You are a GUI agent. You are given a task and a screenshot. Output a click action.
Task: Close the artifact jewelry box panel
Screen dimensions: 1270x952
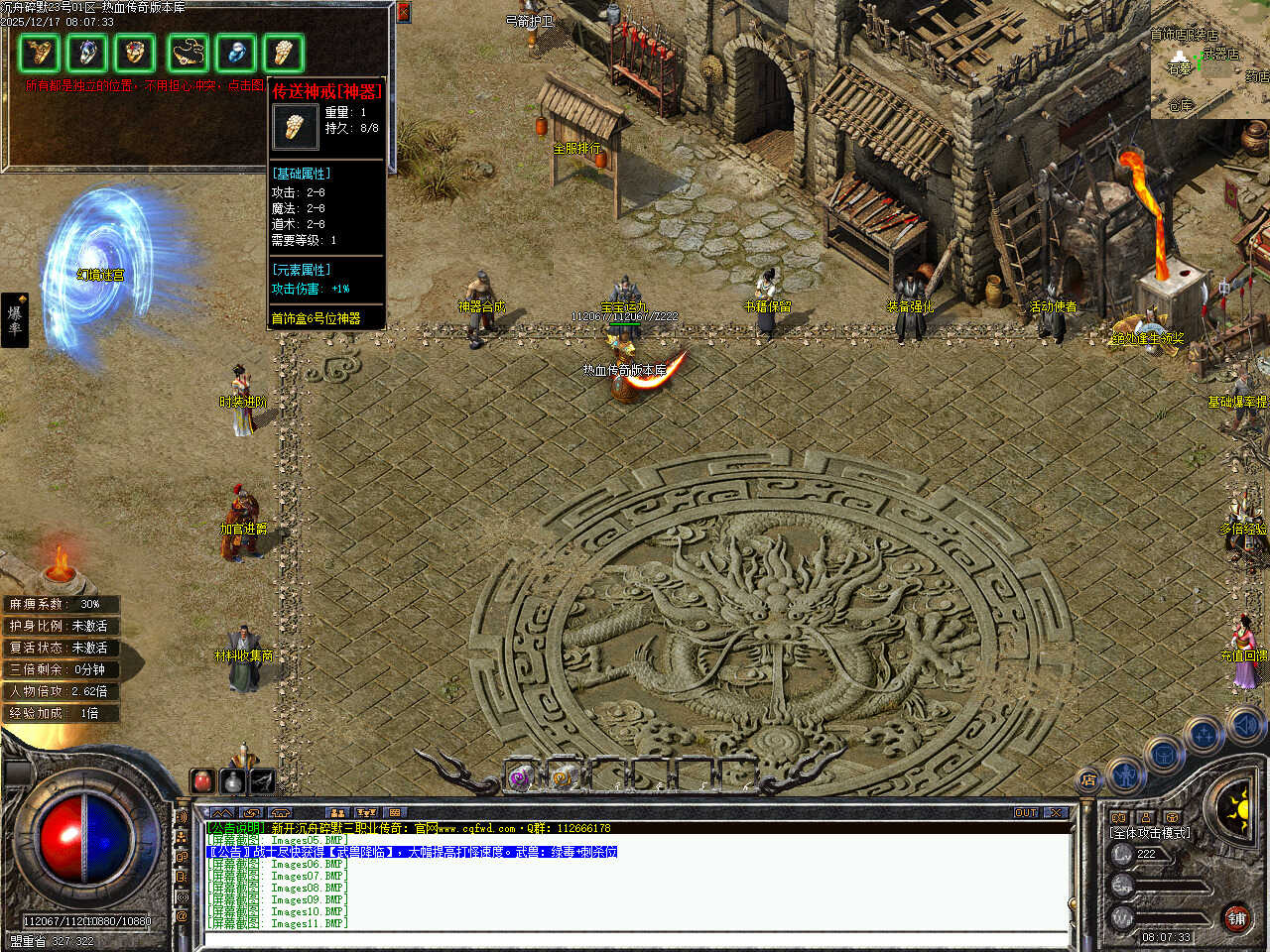(x=403, y=12)
